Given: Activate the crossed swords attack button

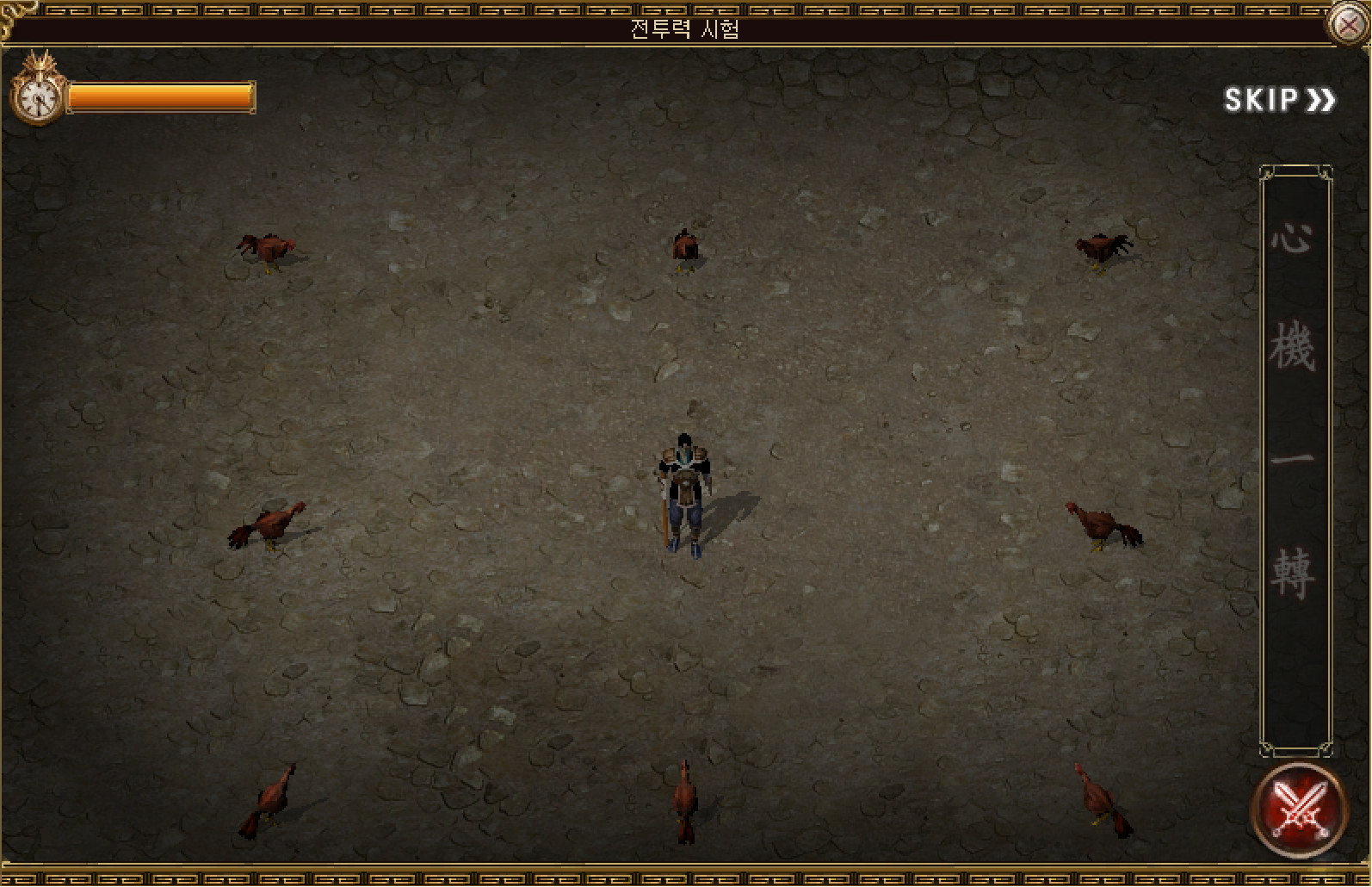Looking at the screenshot, I should (1297, 809).
